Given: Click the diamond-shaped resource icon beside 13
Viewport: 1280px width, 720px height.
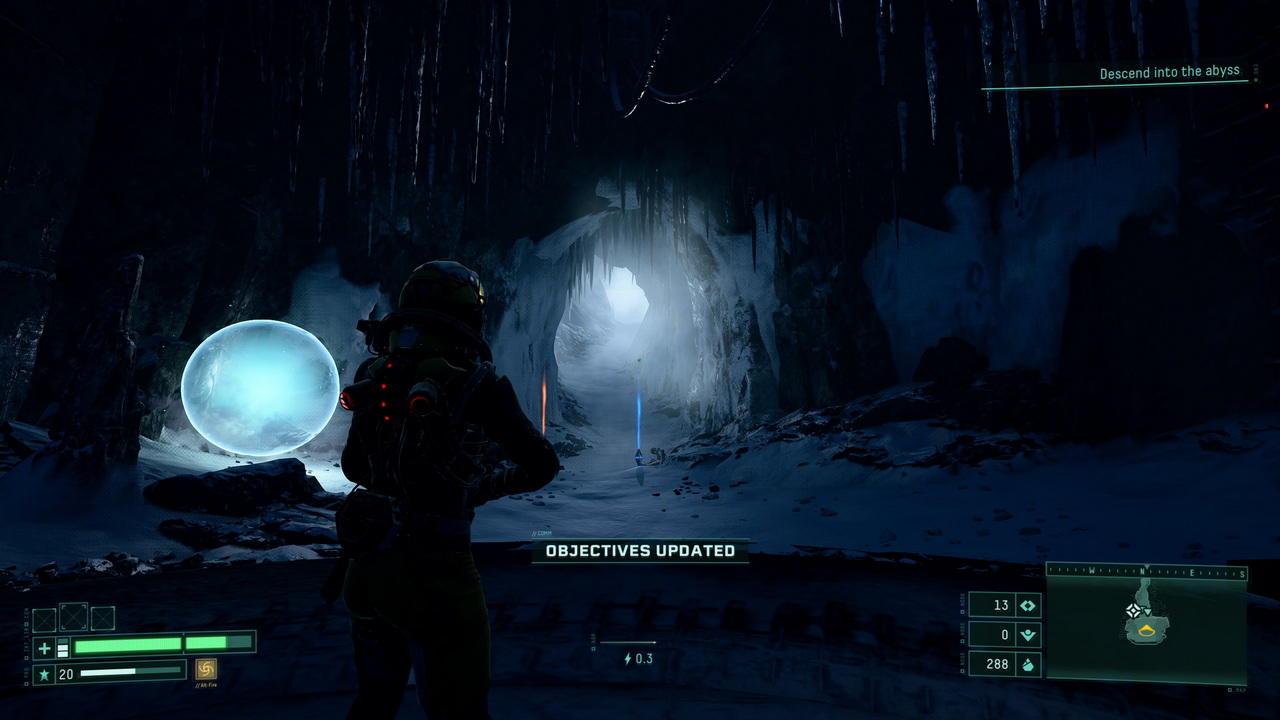Looking at the screenshot, I should [x=1028, y=605].
